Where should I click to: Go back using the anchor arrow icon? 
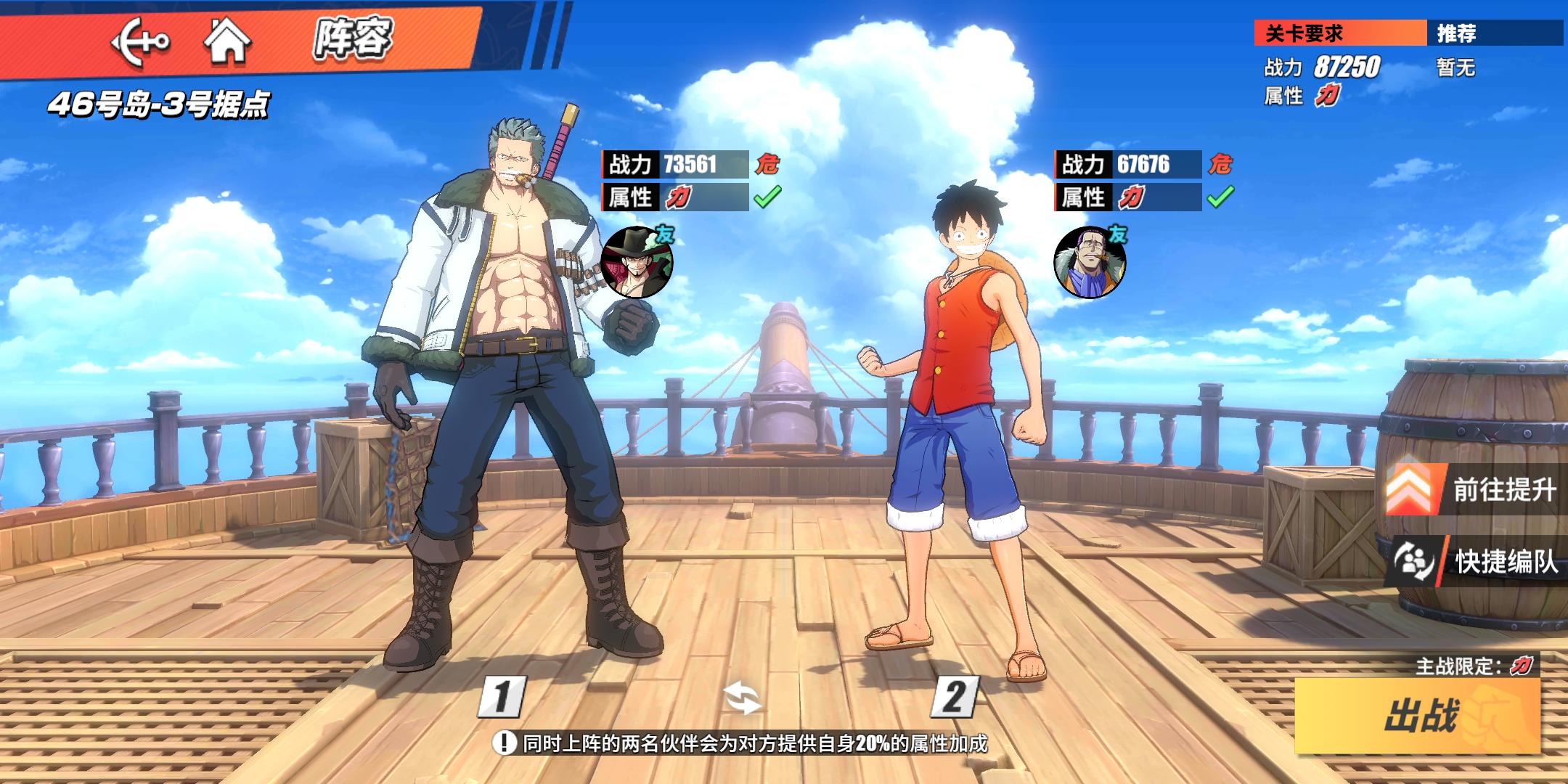[x=140, y=41]
